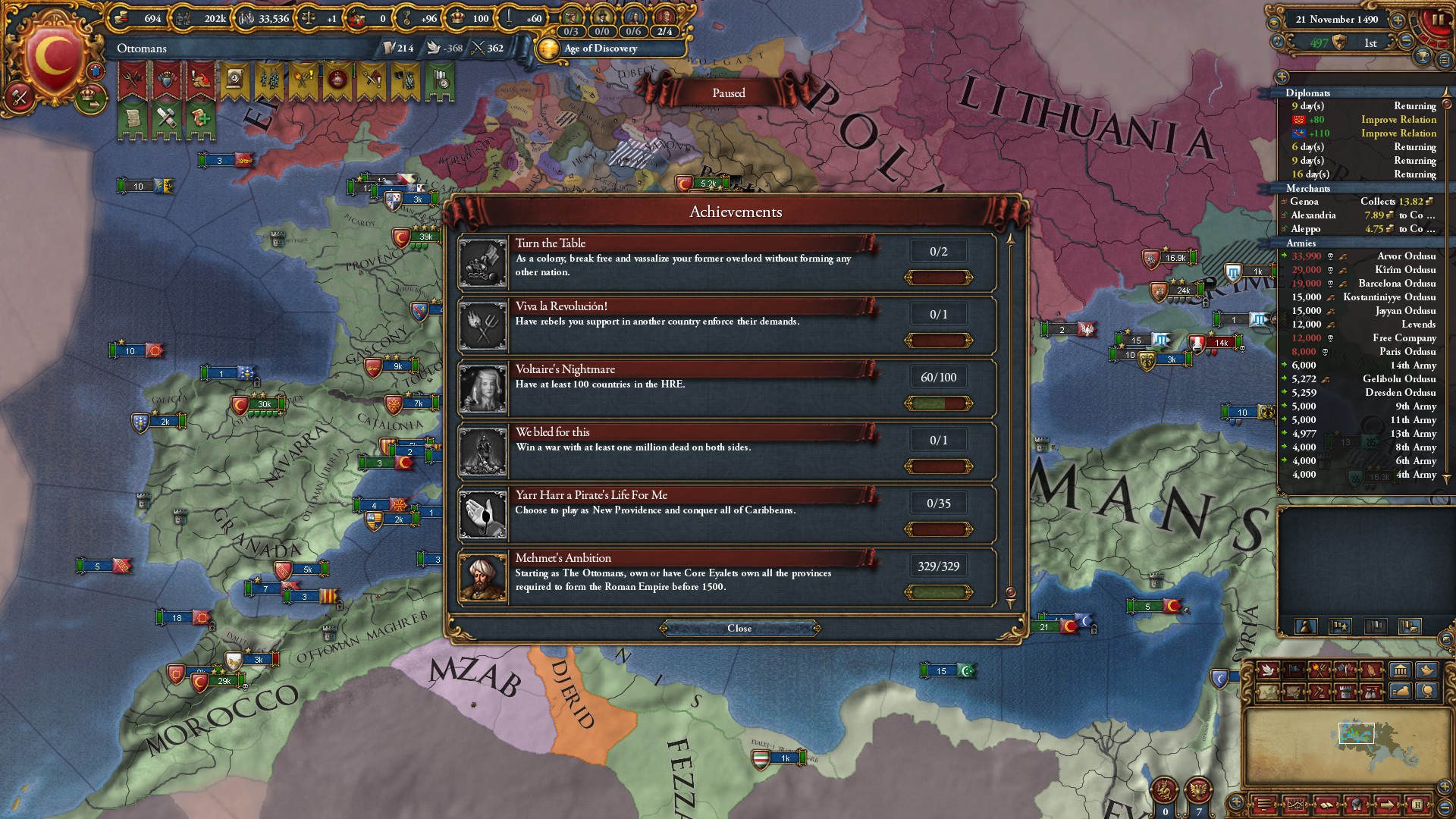This screenshot has height=819, width=1456.
Task: Increase game speed with the plus button
Action: (1398, 20)
